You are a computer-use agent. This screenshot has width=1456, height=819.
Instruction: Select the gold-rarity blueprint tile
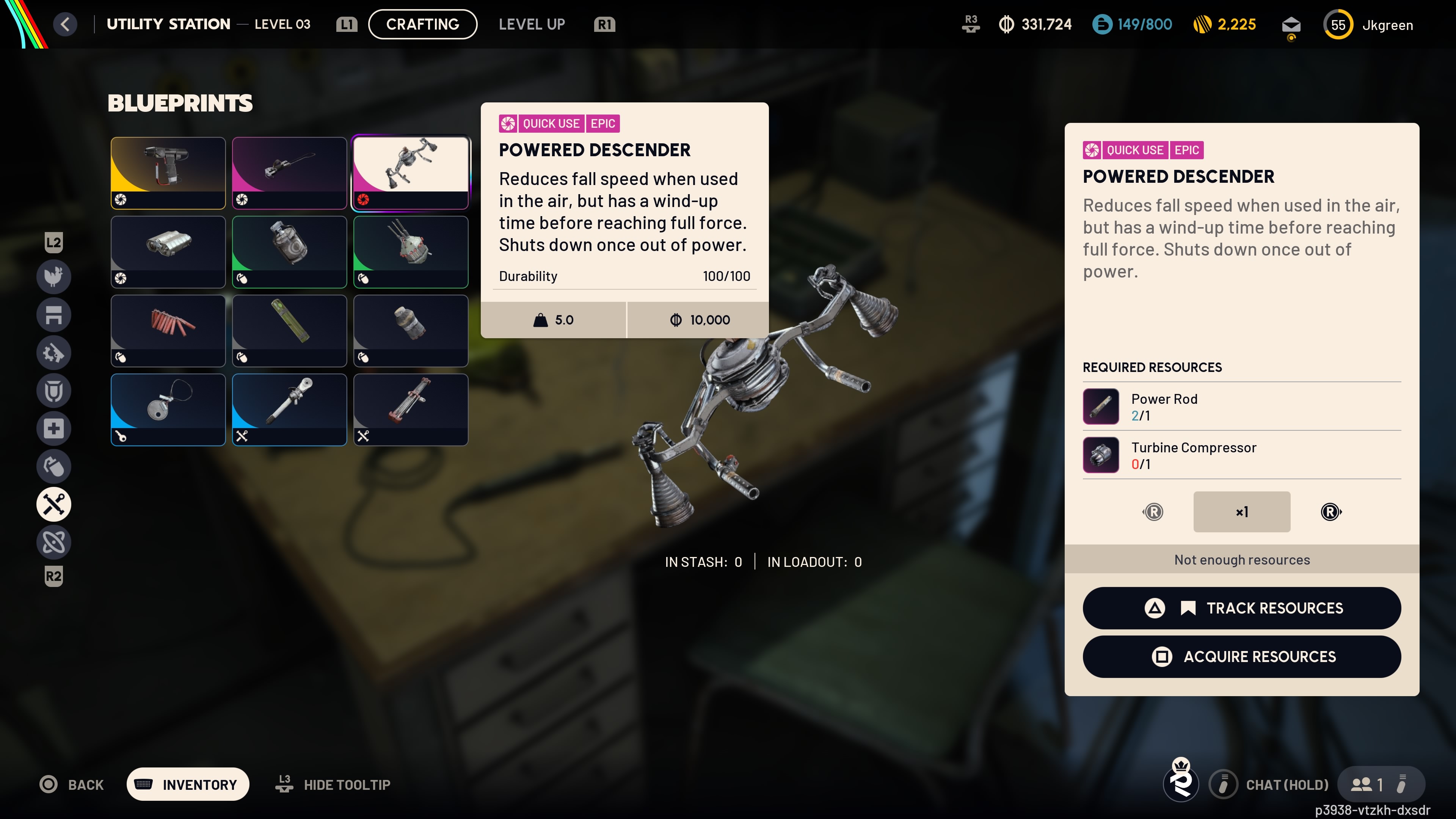pos(168,173)
